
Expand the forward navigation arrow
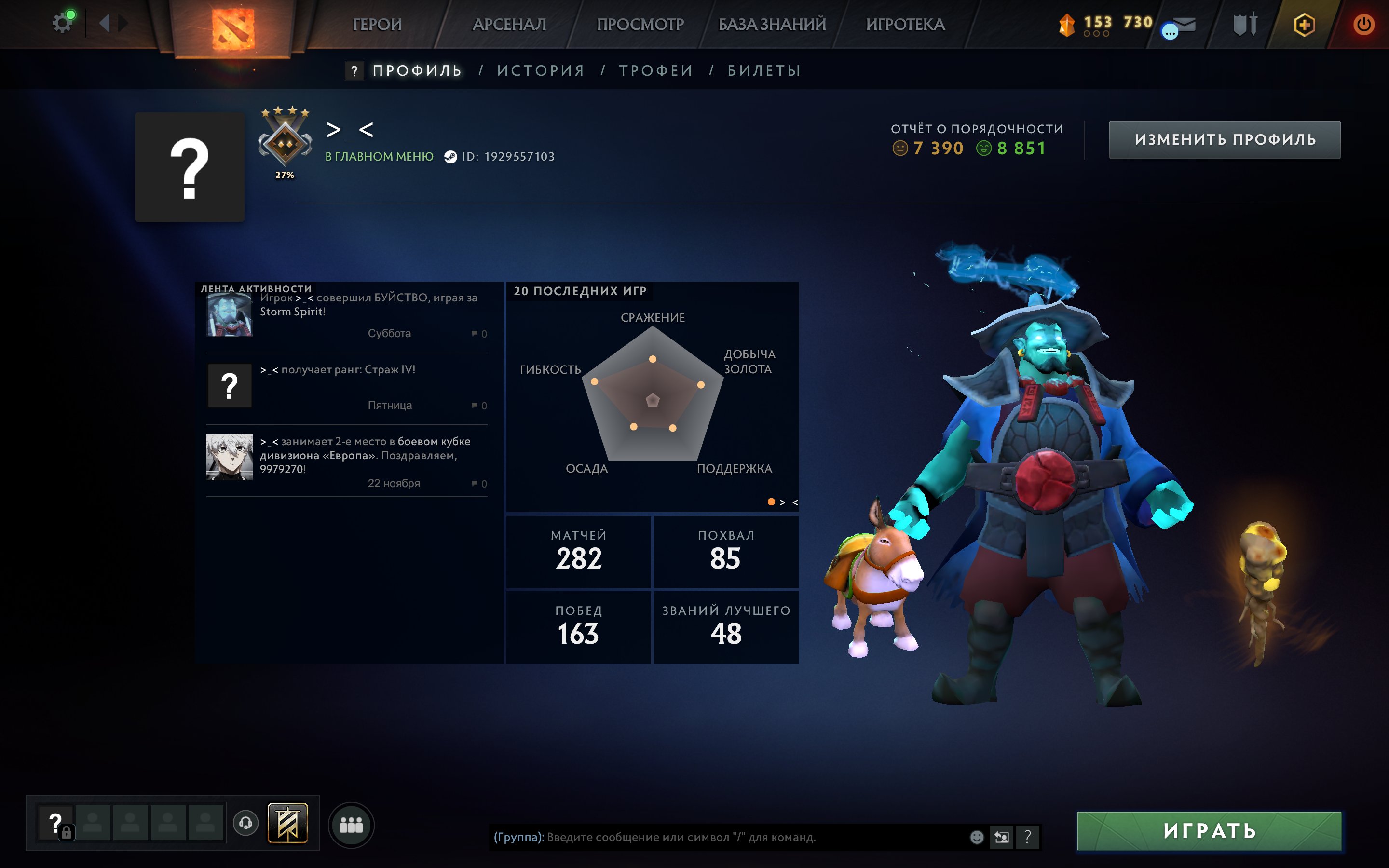click(x=124, y=23)
